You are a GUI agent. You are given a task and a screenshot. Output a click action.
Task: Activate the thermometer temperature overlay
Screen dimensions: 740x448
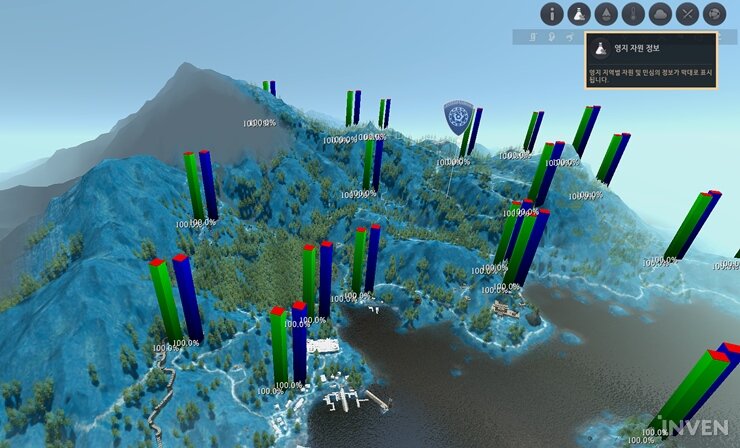(632, 14)
